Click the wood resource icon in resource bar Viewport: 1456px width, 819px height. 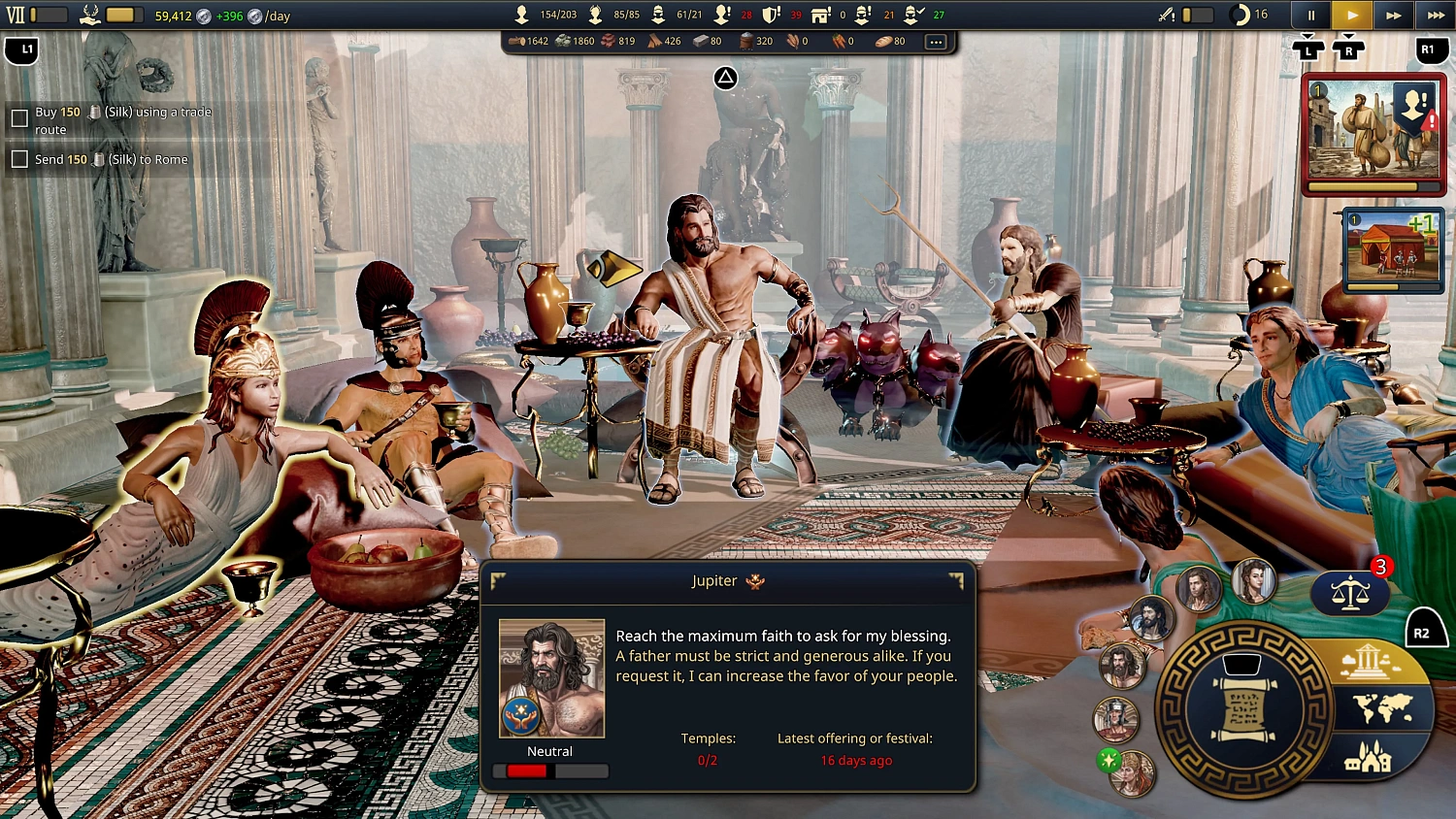point(517,41)
